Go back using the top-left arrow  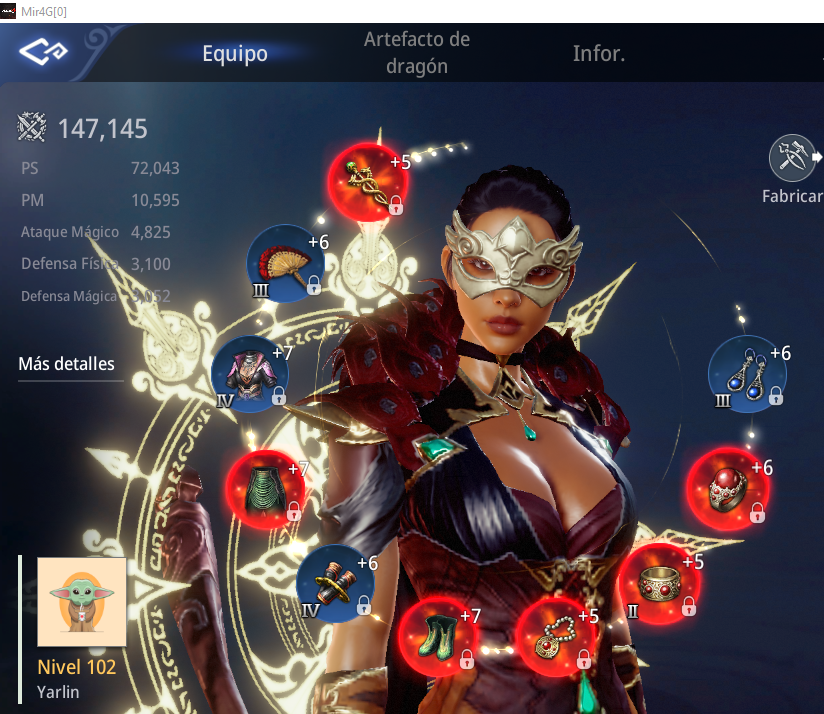43,51
